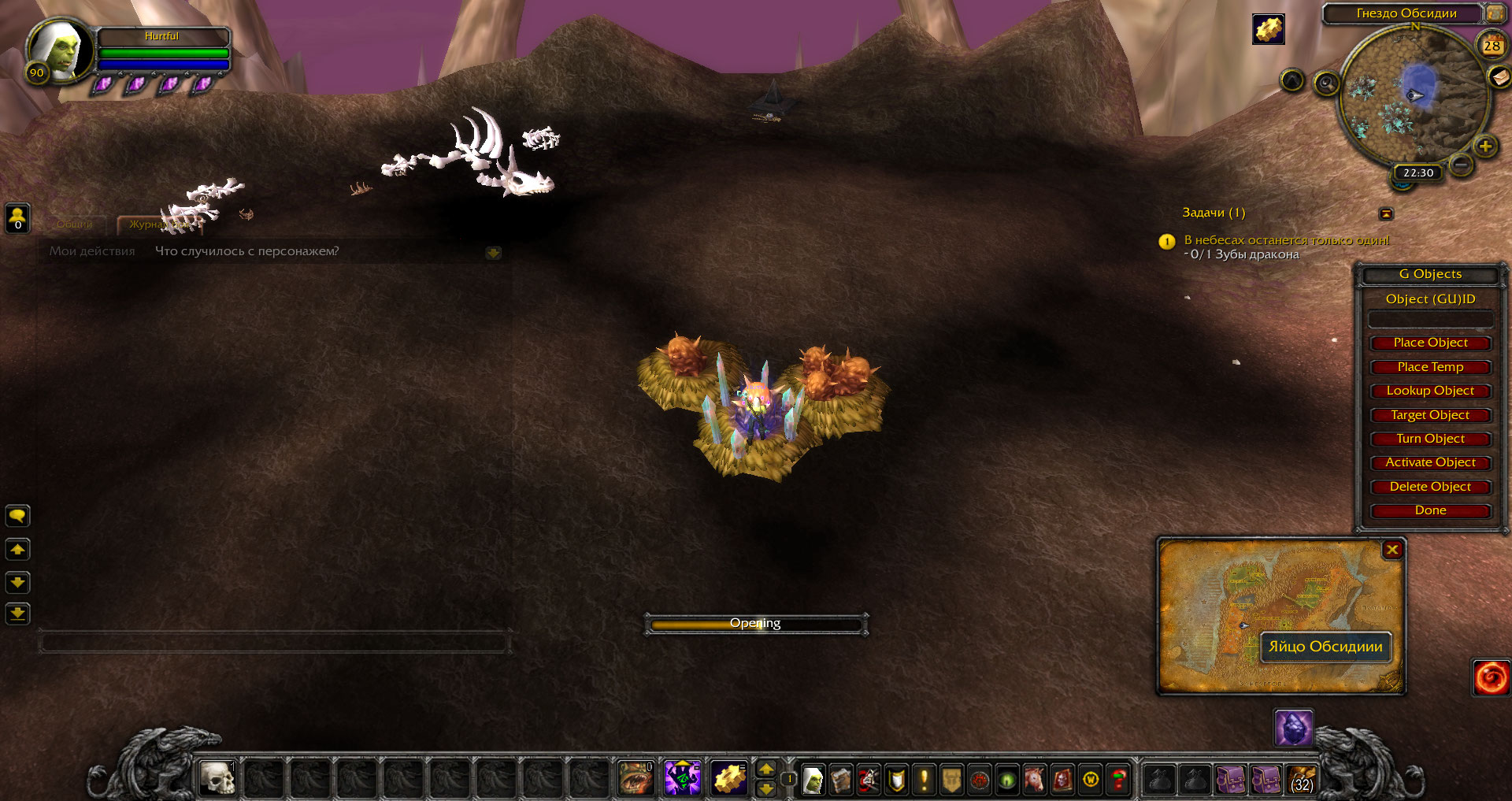The width and height of the screenshot is (1512, 801).
Task: Toggle the minimap tracking magnifier button
Action: click(1327, 83)
